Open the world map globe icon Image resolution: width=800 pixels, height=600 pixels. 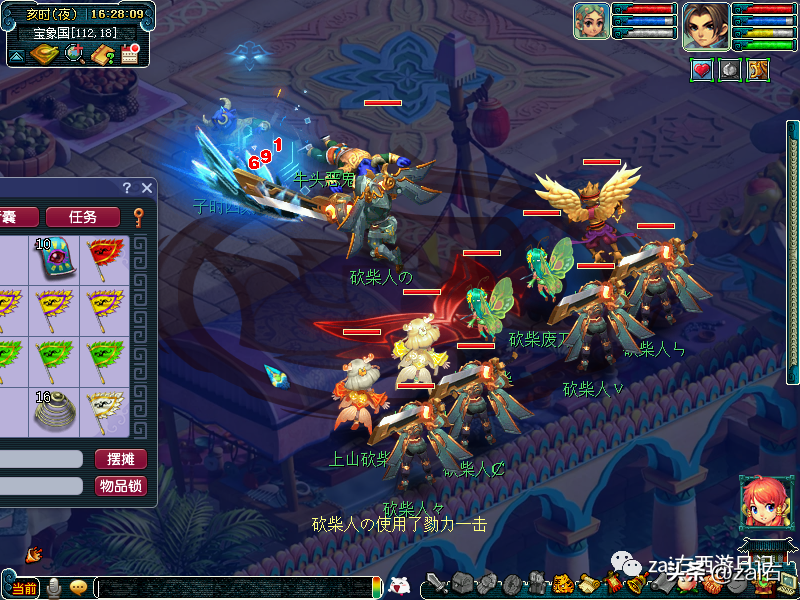pyautogui.click(x=75, y=54)
